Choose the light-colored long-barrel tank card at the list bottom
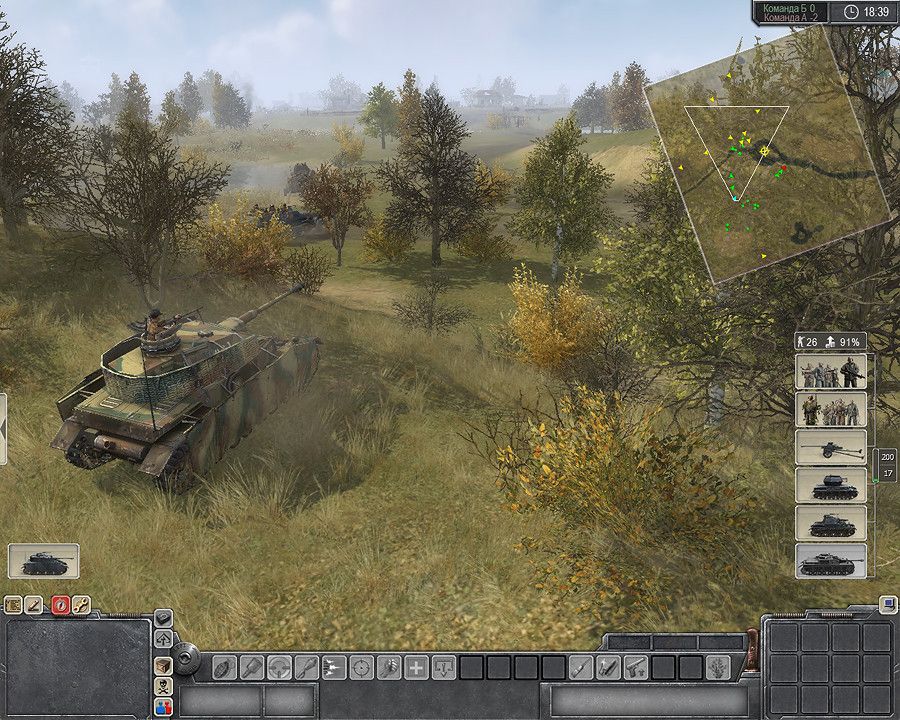 click(x=831, y=561)
